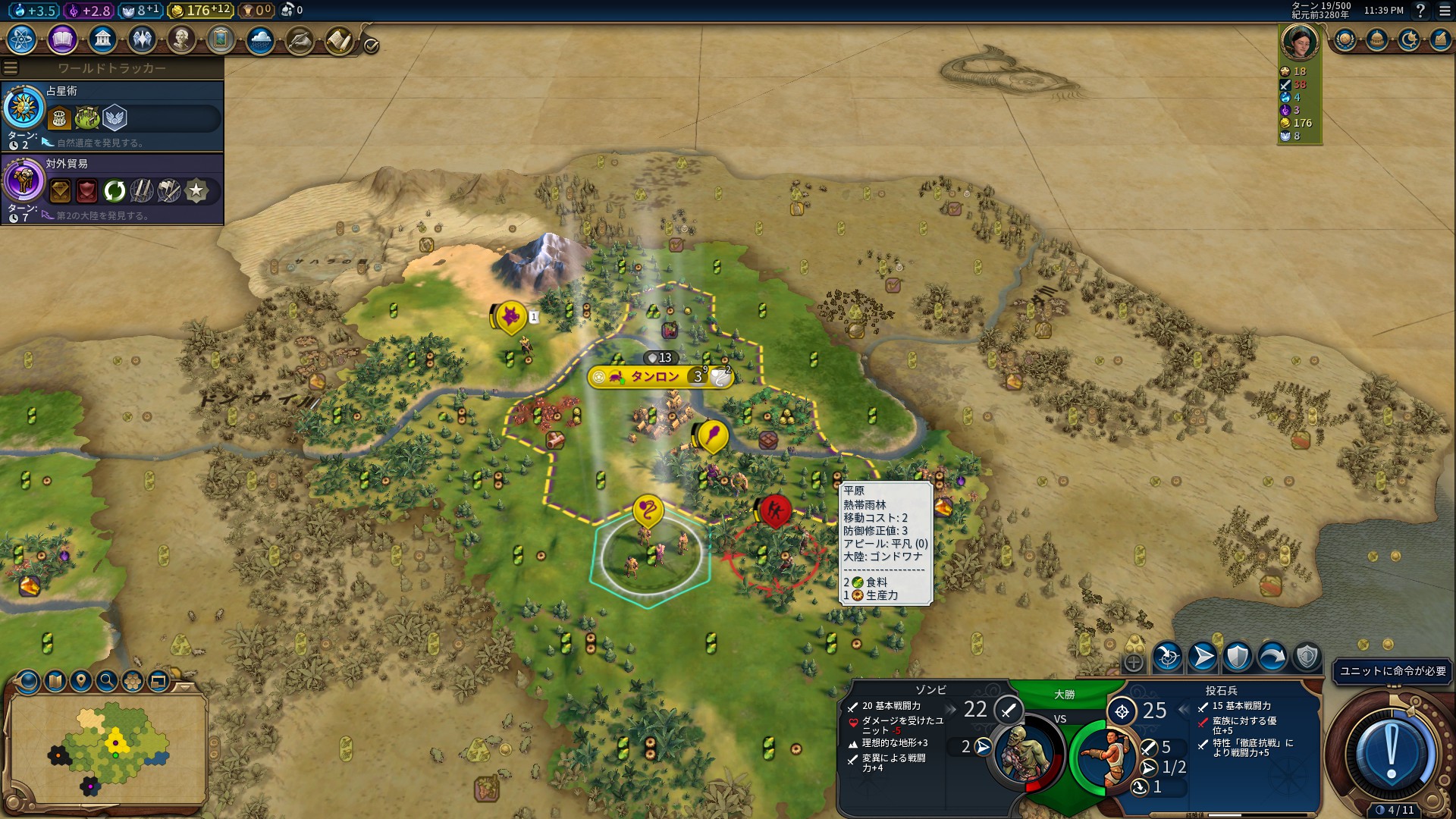The width and height of the screenshot is (1456, 819).
Task: Open the climate rain cloud icon
Action: [x=260, y=39]
